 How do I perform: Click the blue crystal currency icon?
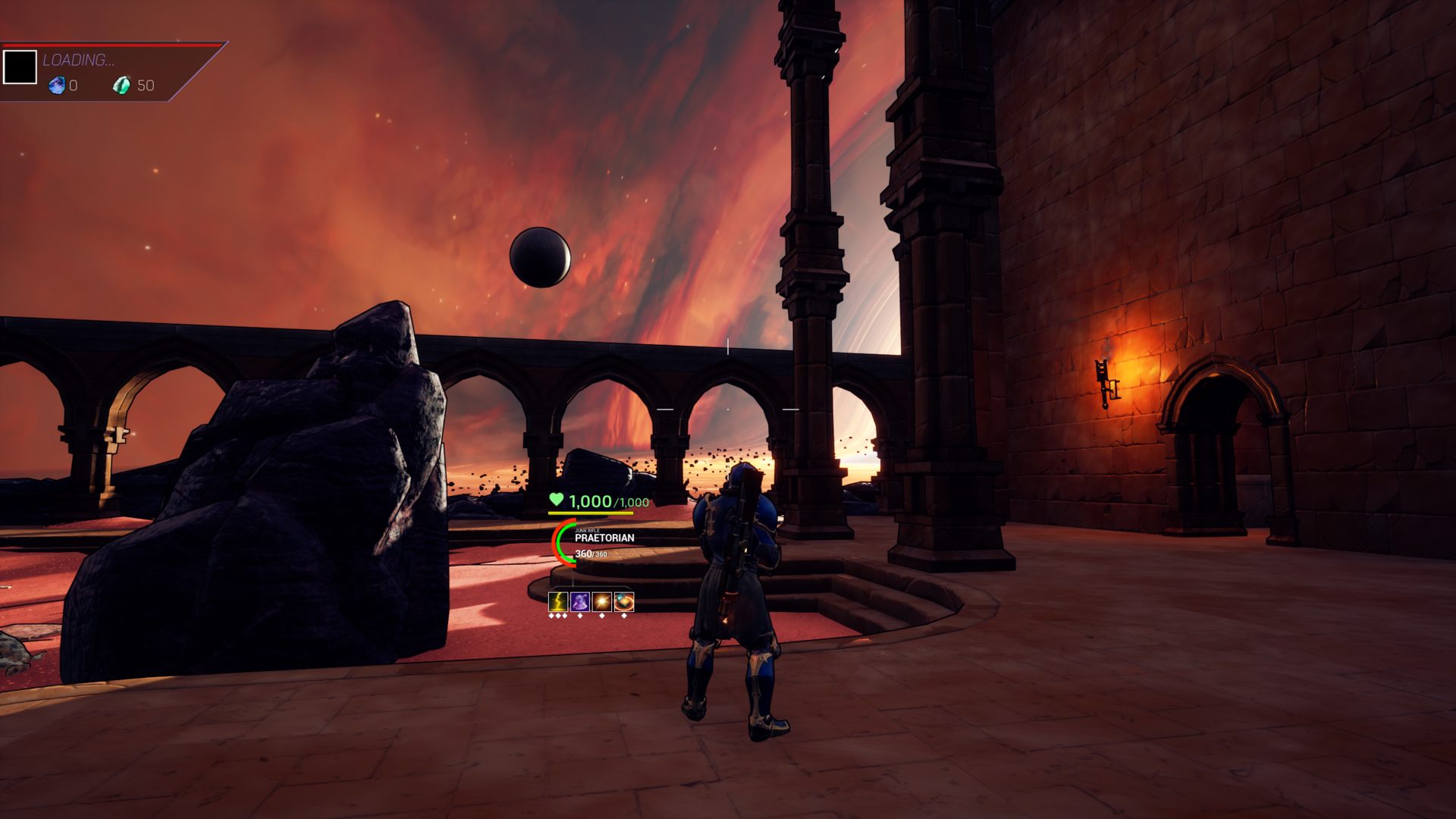coord(57,86)
